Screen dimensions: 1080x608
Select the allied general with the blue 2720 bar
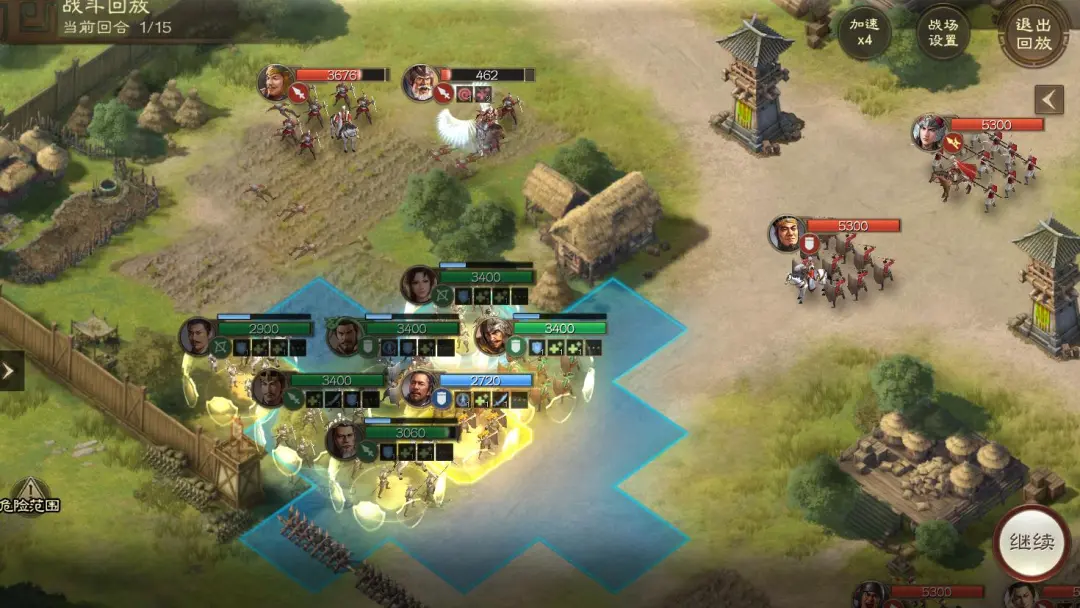click(418, 388)
